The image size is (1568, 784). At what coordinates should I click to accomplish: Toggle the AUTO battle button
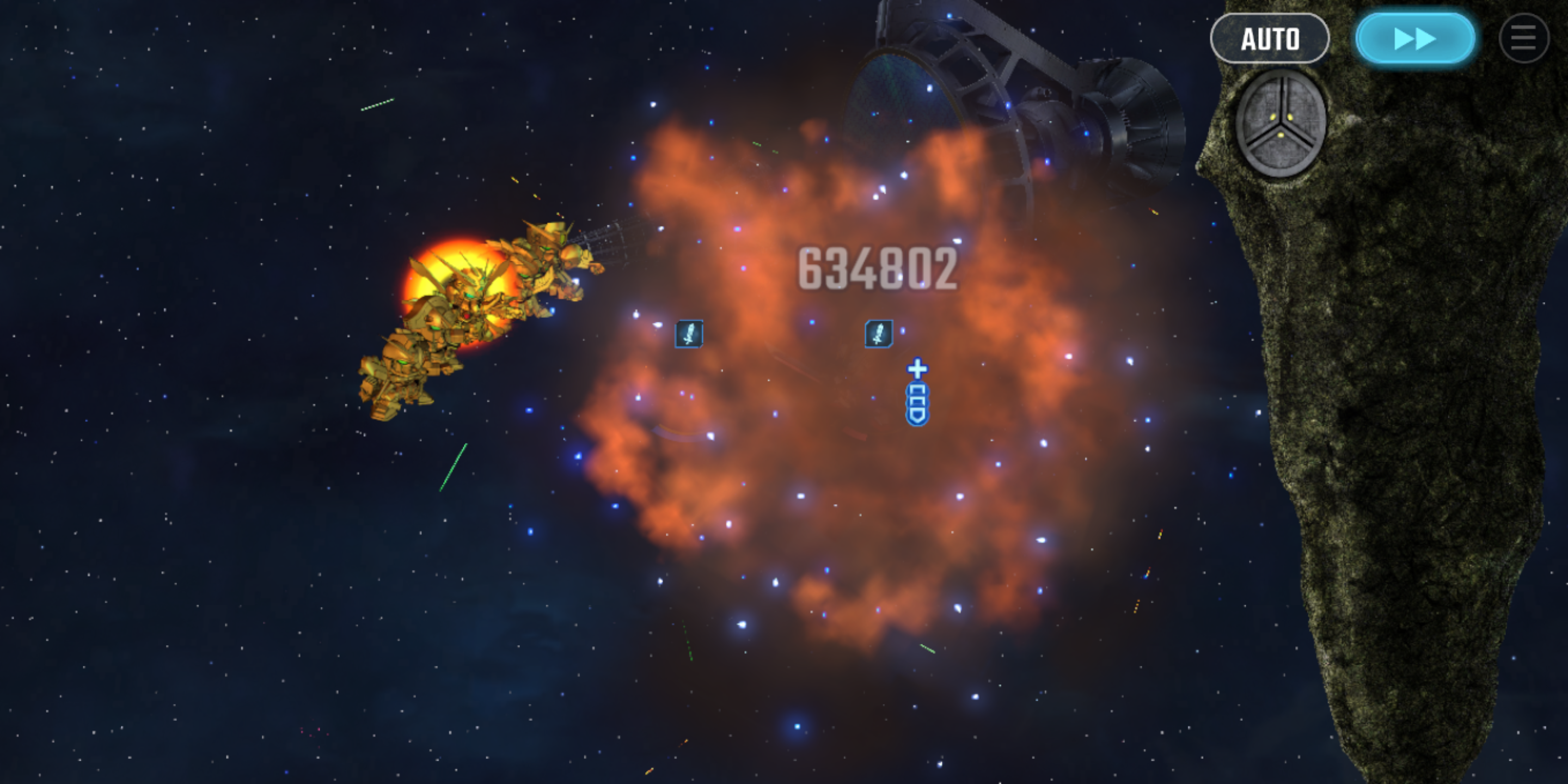(x=1269, y=39)
